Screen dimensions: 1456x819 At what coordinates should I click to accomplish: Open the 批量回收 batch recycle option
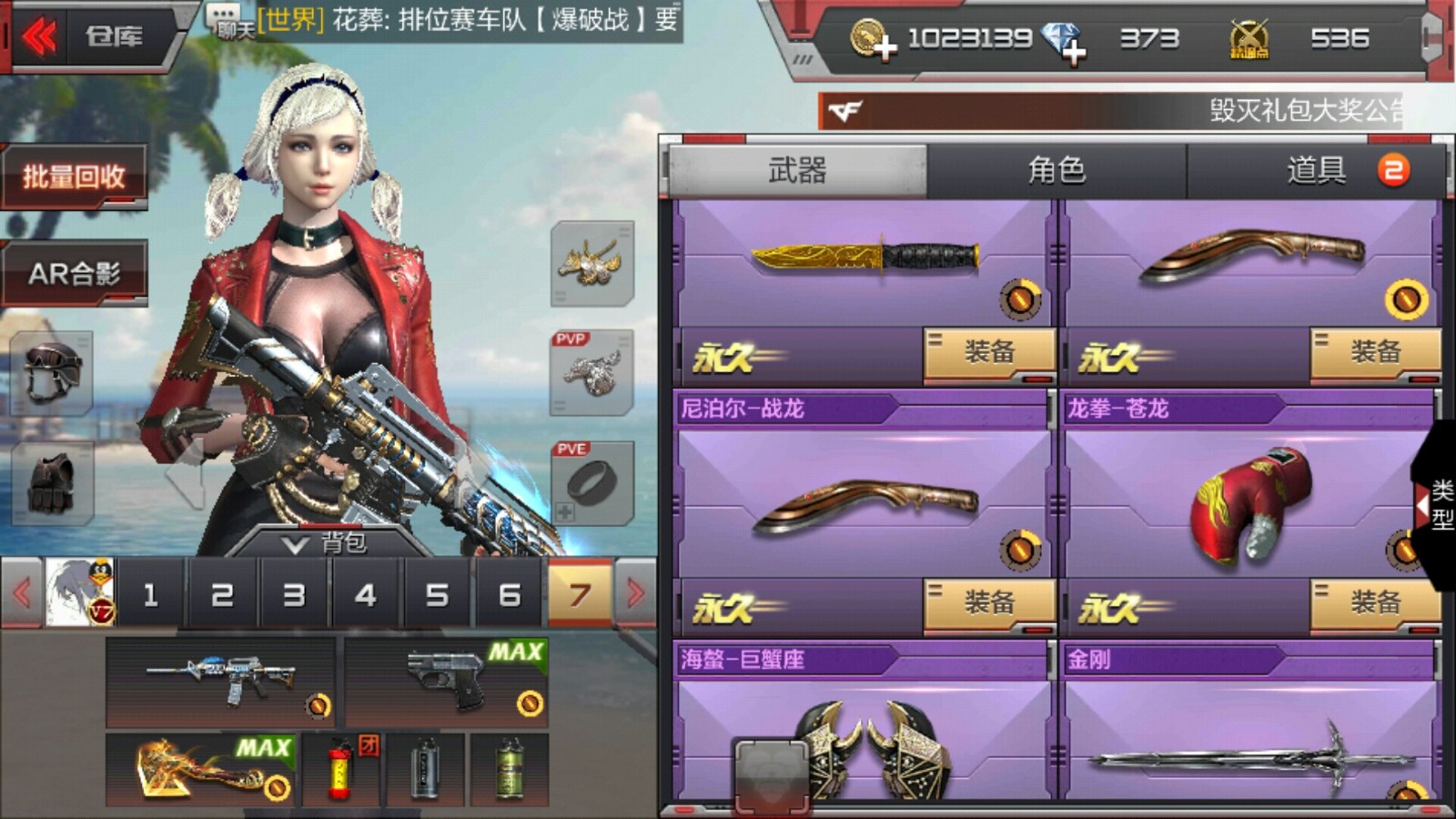tap(75, 177)
